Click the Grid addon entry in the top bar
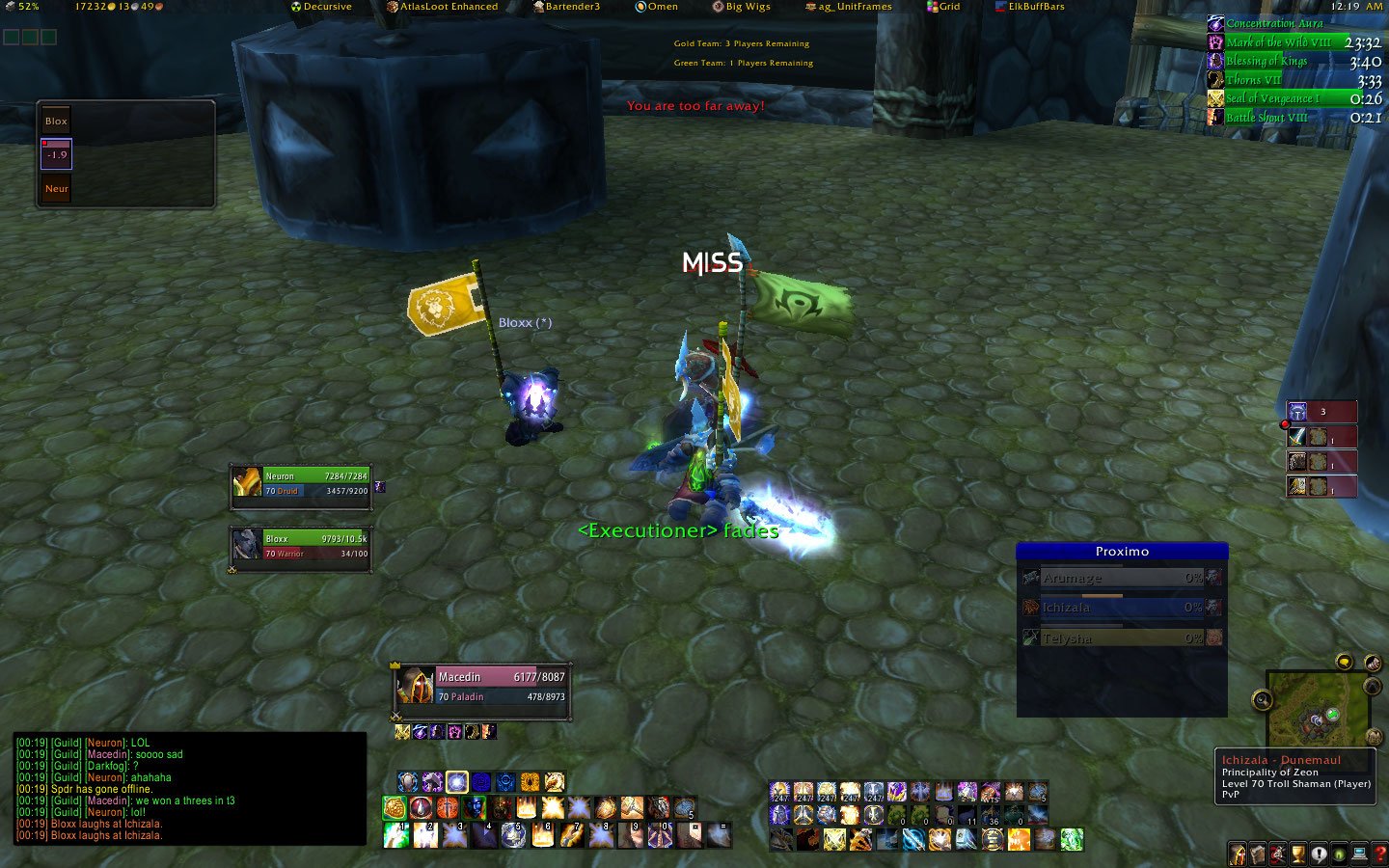1389x868 pixels. pyautogui.click(x=944, y=7)
